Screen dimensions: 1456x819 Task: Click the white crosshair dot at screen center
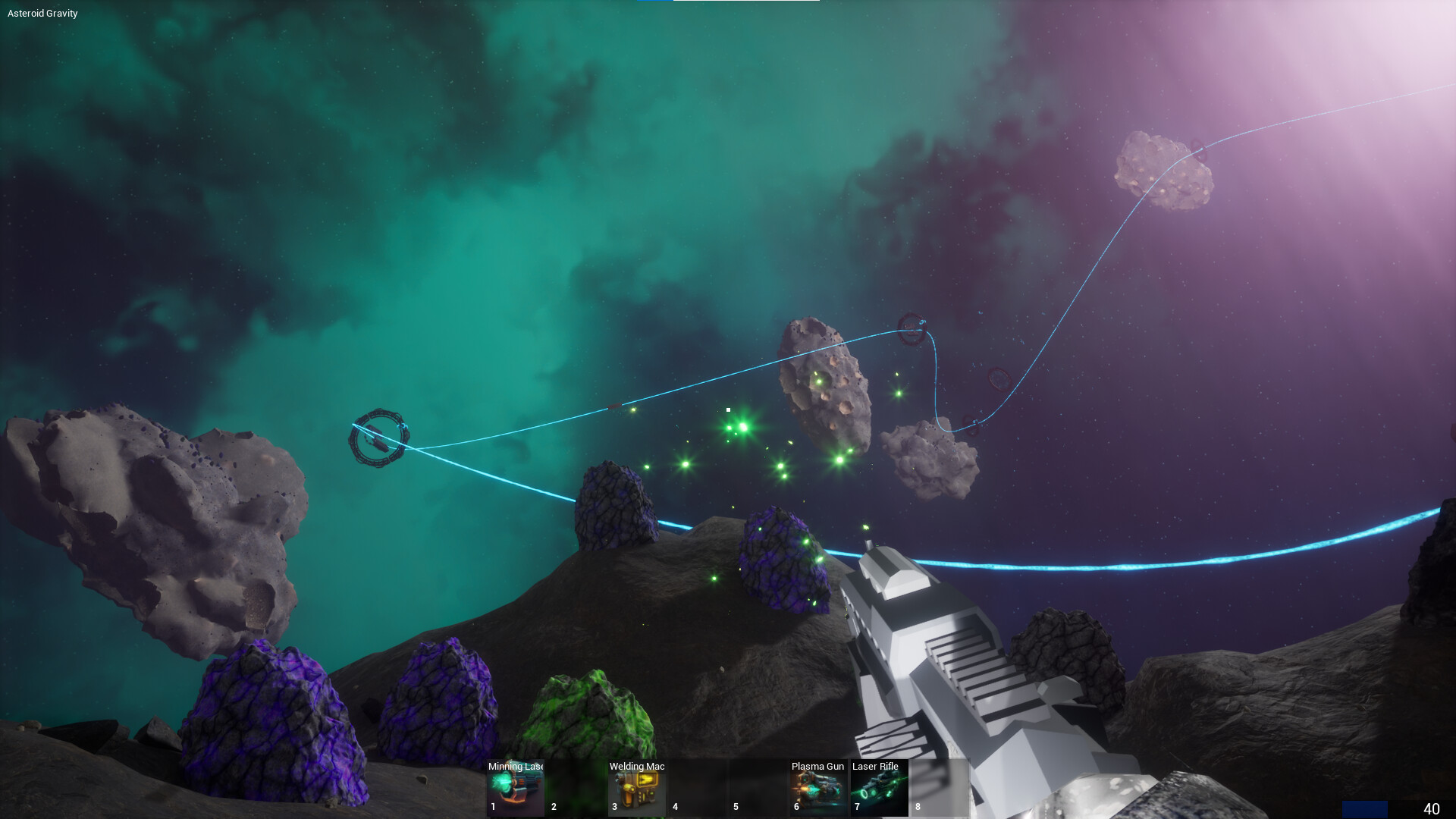[727, 409]
